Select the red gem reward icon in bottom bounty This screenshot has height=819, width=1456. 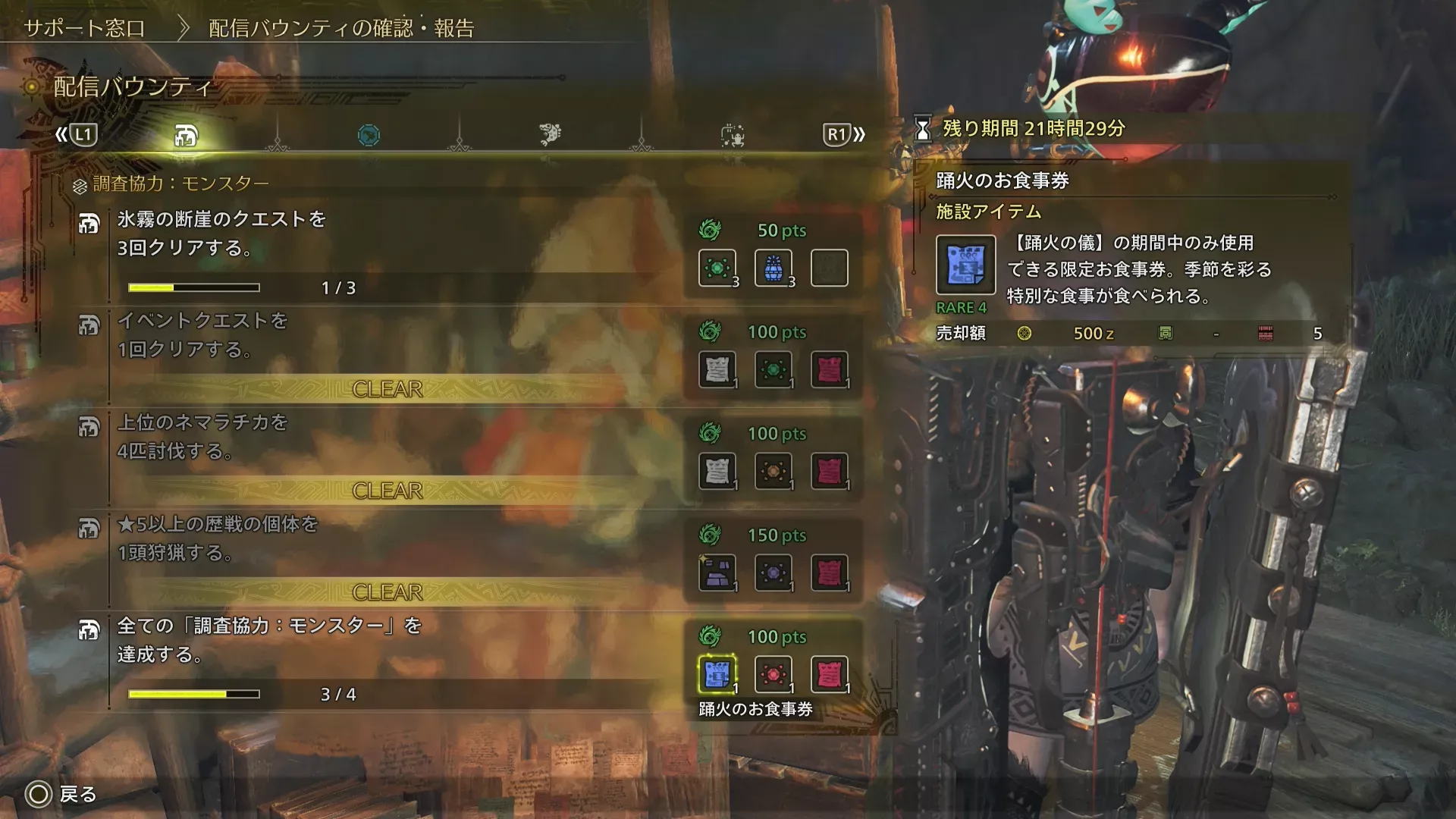(772, 672)
